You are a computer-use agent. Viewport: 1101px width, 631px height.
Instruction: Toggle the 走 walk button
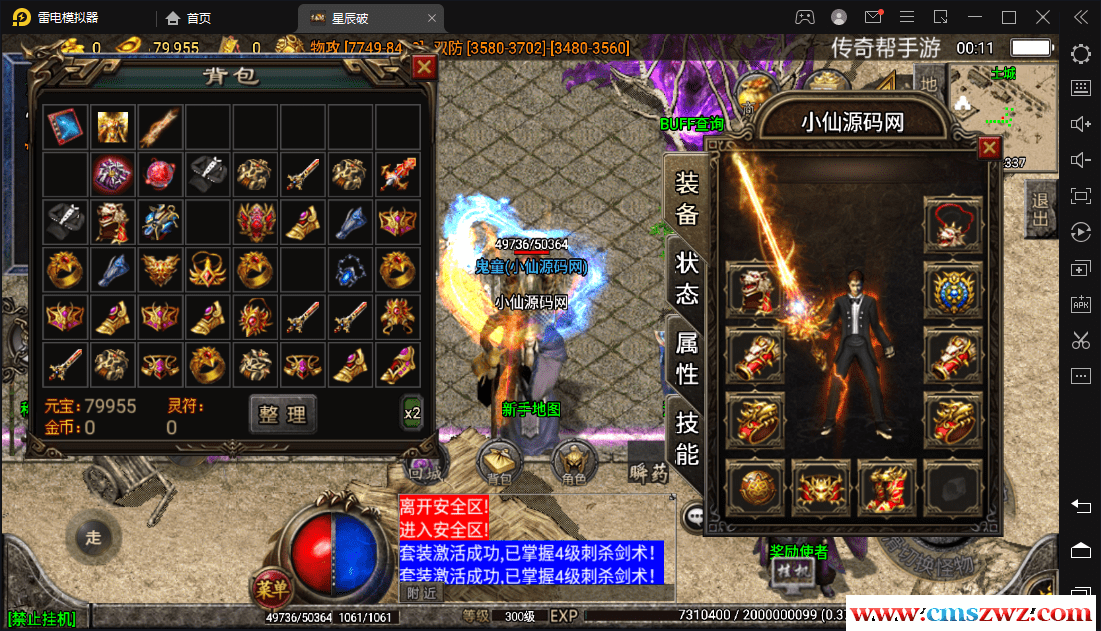point(93,538)
